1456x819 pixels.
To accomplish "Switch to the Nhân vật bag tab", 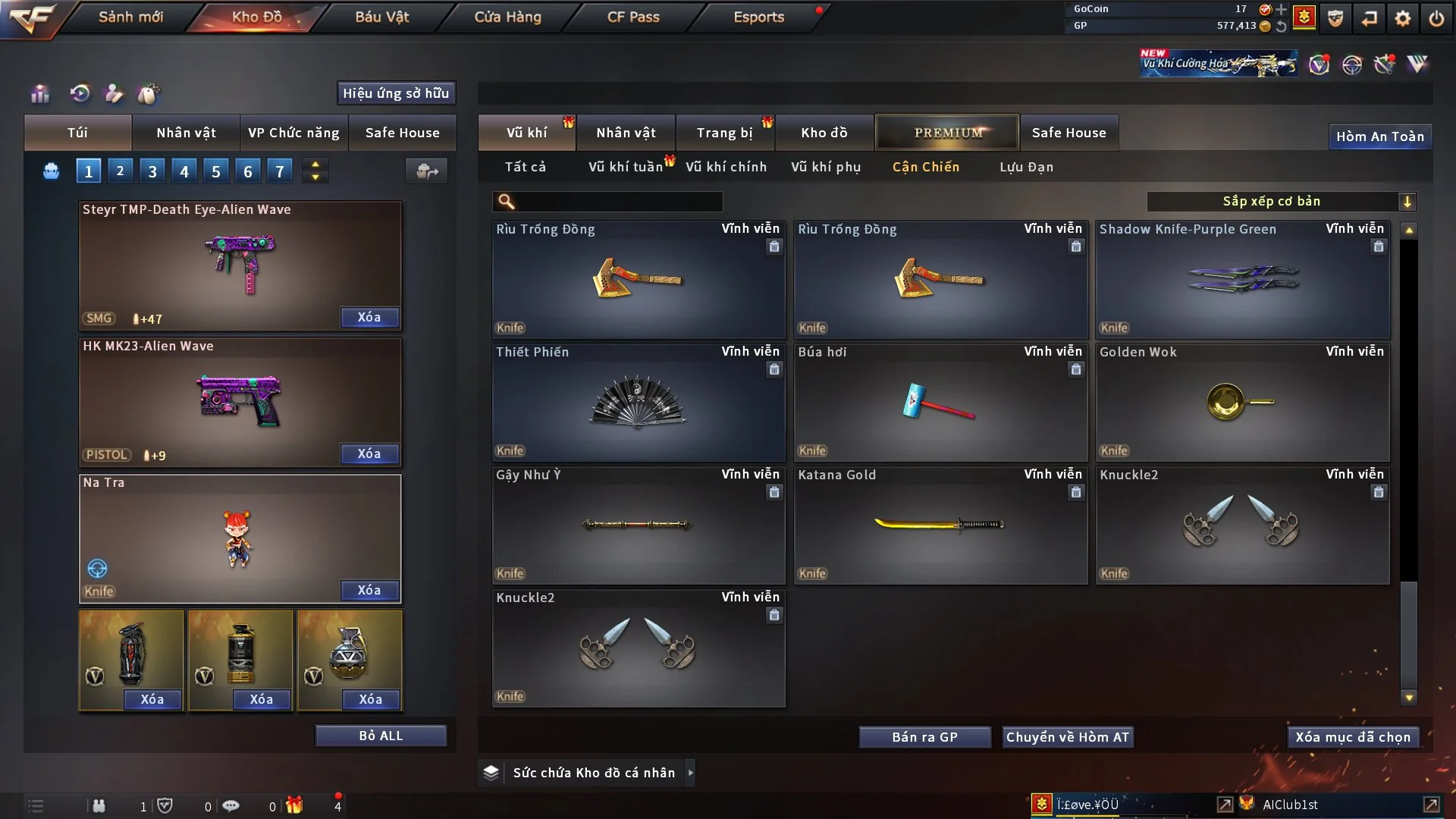I will (186, 133).
